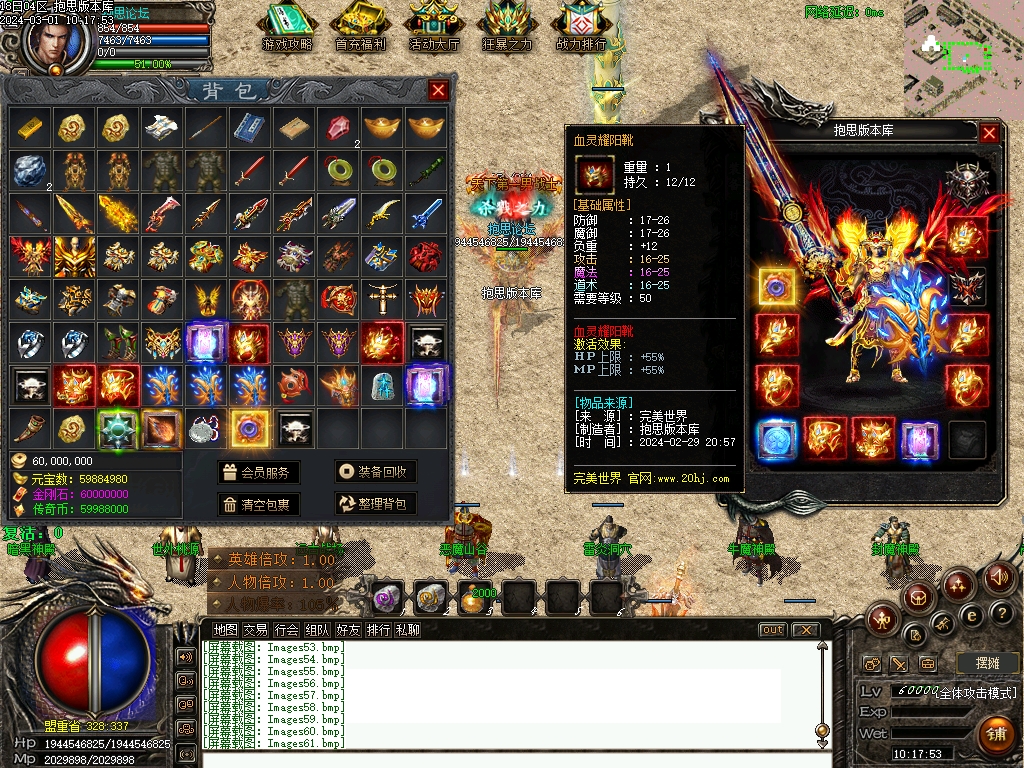Close the 背包 backpack window
The height and width of the screenshot is (768, 1024).
[438, 91]
